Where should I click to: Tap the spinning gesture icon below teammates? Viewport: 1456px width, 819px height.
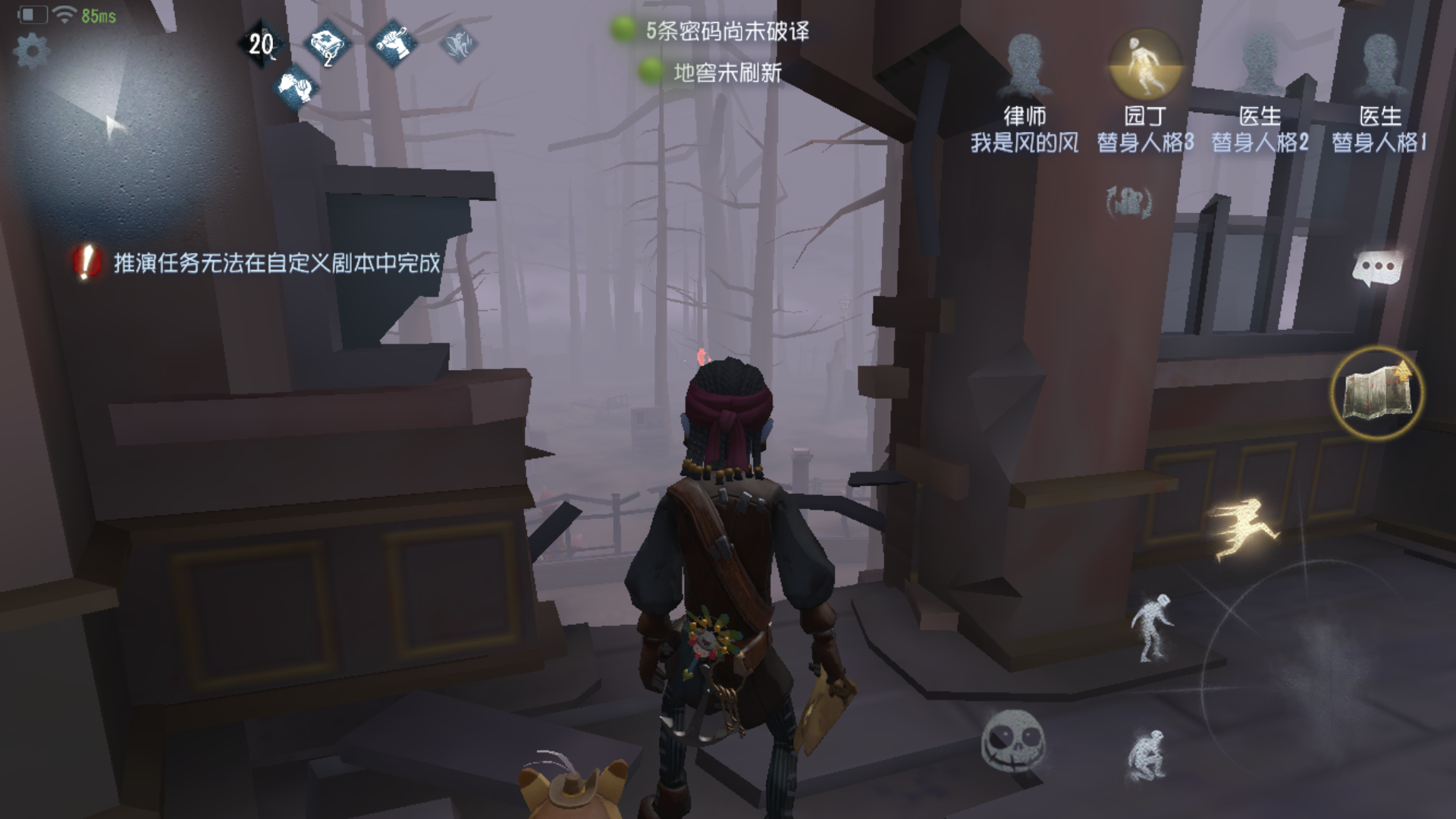click(x=1128, y=202)
